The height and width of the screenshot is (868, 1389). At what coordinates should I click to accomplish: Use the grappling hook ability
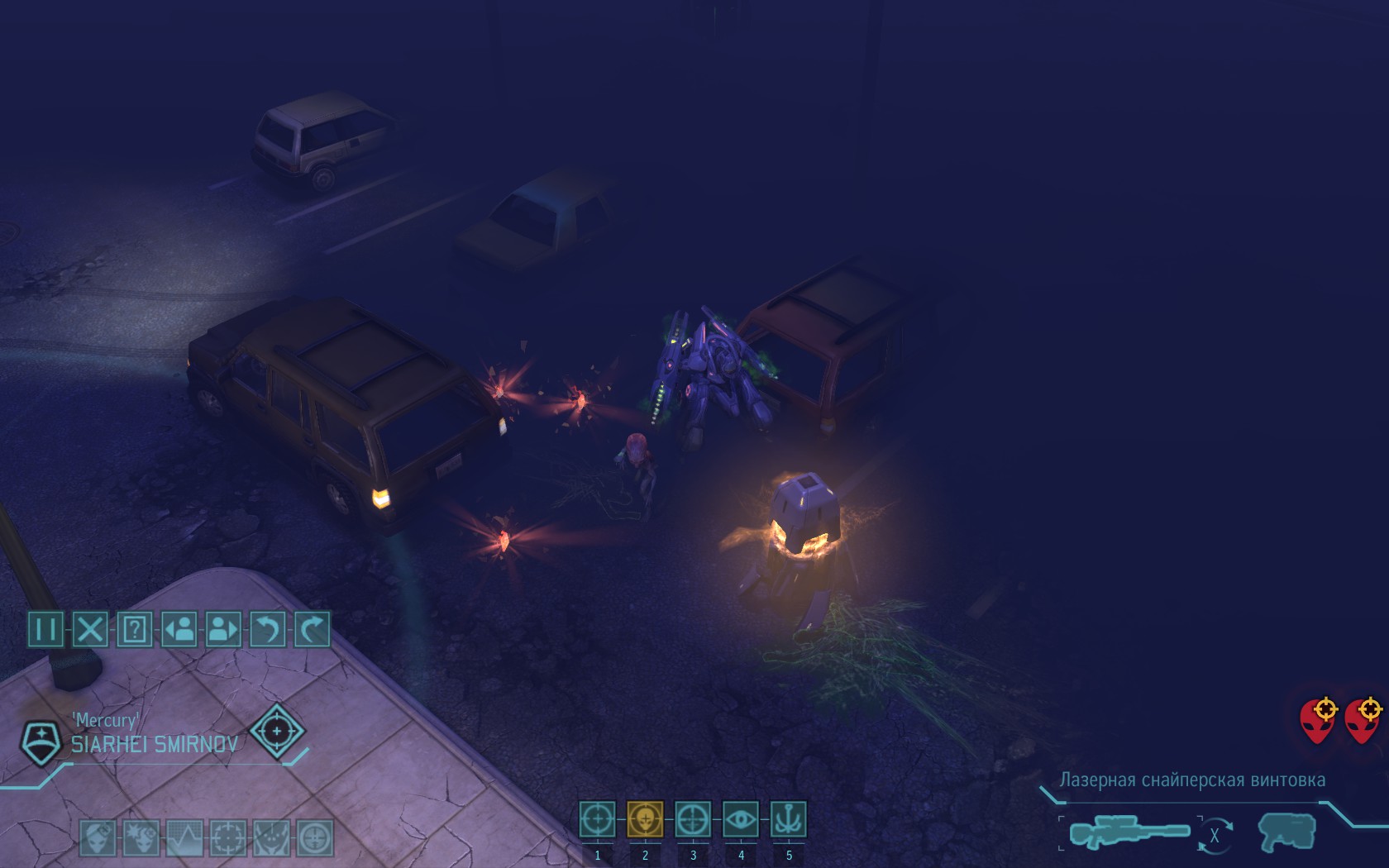tap(788, 820)
